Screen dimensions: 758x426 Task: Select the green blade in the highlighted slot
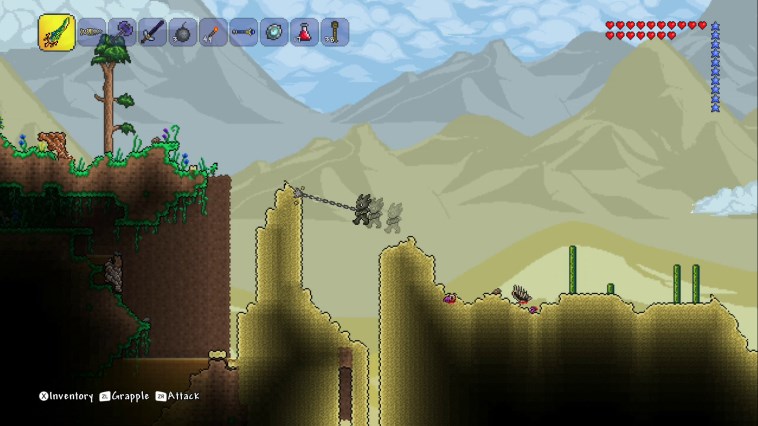coord(56,32)
